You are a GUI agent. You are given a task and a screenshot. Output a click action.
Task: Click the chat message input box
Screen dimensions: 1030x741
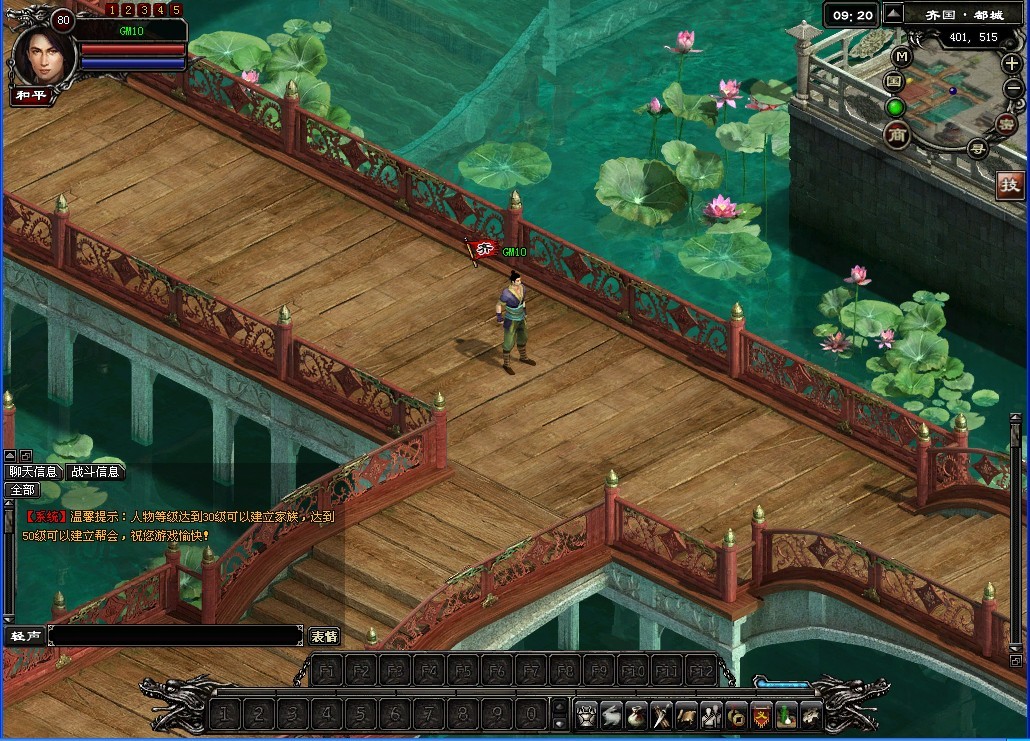(175, 636)
